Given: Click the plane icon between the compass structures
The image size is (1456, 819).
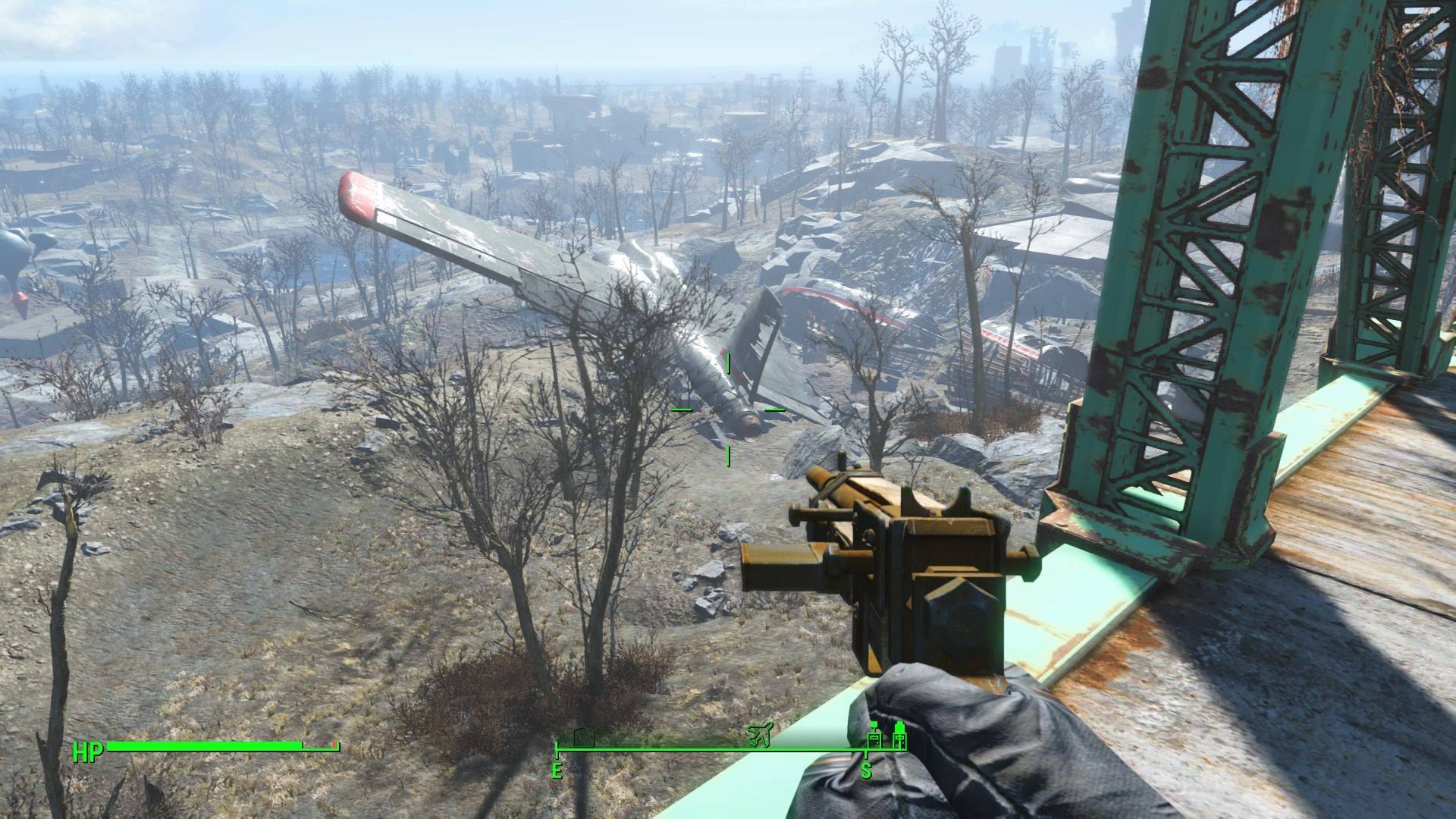Looking at the screenshot, I should pos(758,734).
